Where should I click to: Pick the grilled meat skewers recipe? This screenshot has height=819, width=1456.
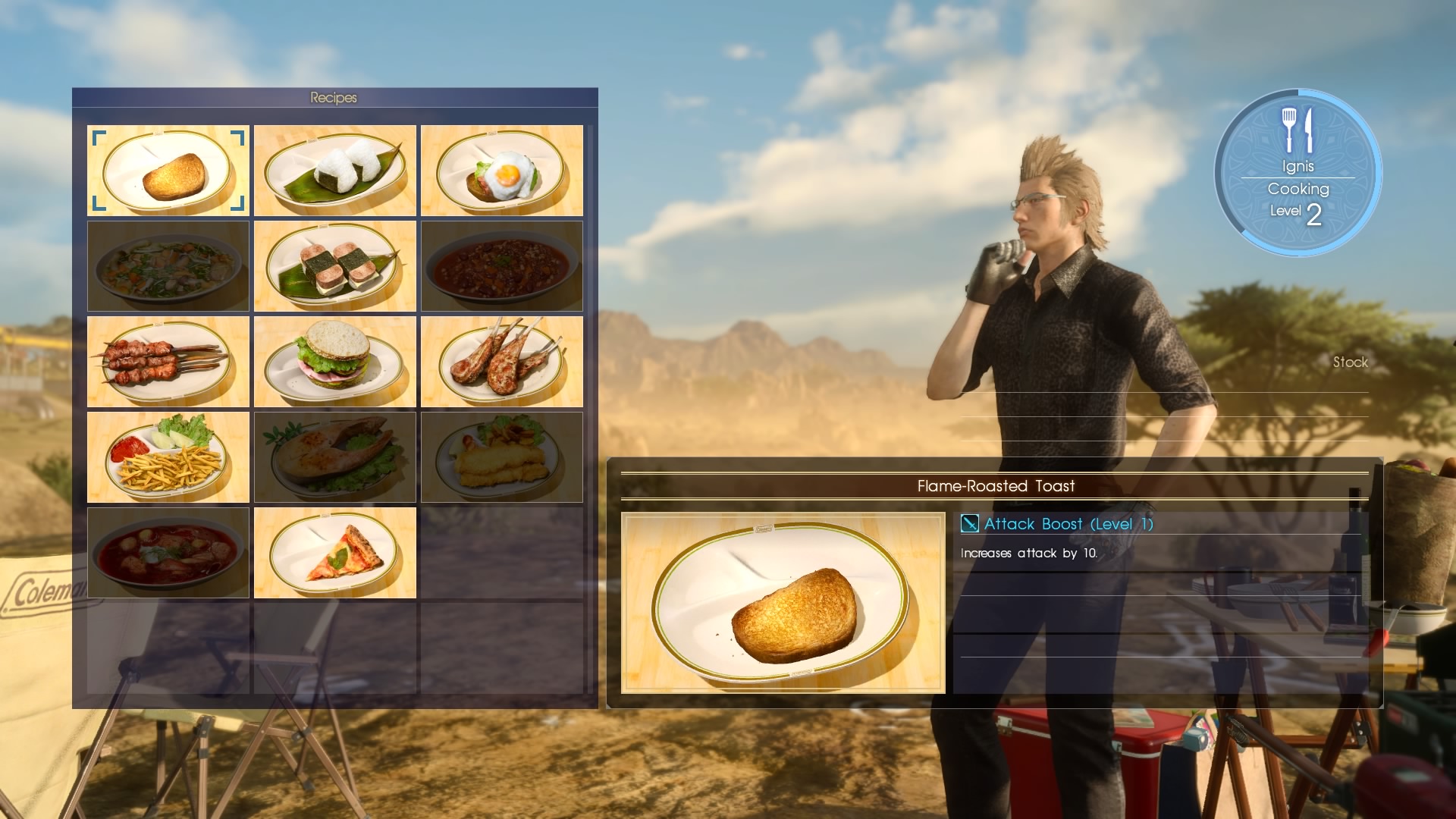click(x=168, y=362)
